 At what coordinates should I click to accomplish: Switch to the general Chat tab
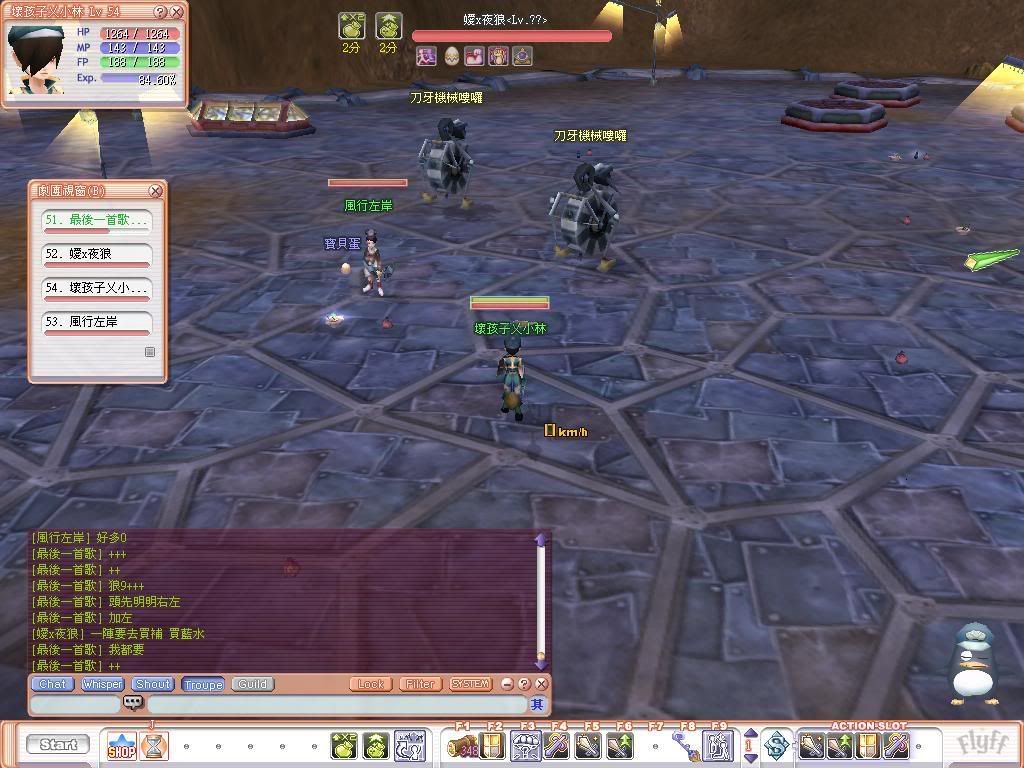[52, 684]
